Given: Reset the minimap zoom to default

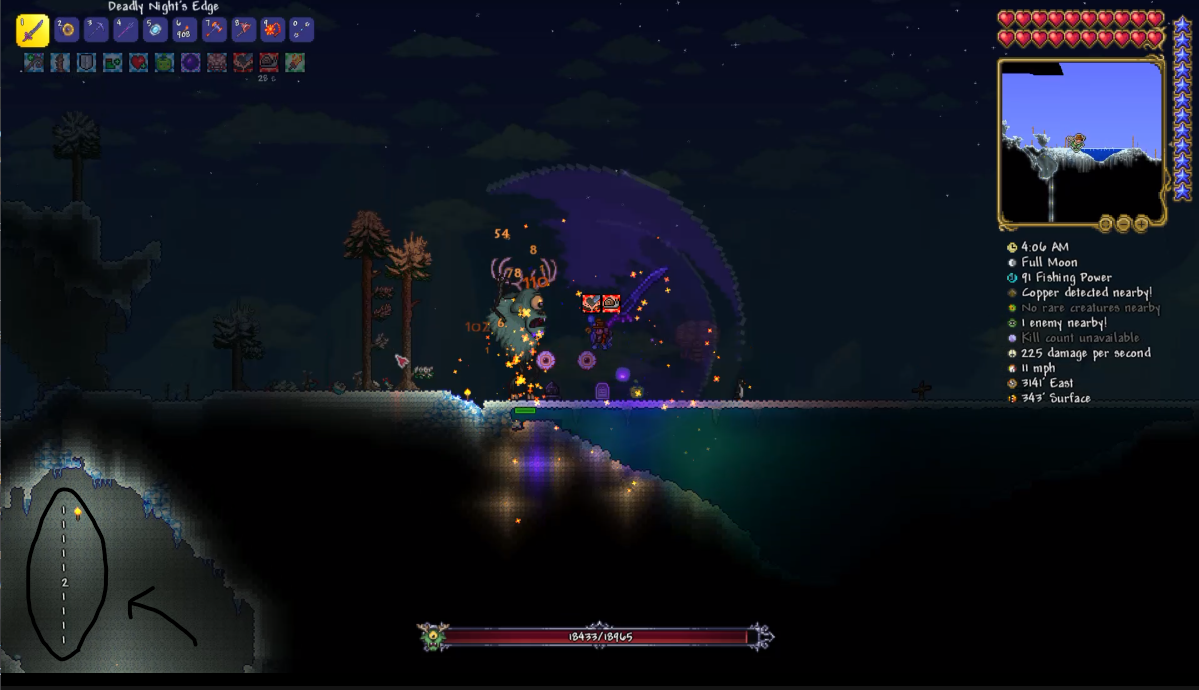Looking at the screenshot, I should pyautogui.click(x=1105, y=223).
